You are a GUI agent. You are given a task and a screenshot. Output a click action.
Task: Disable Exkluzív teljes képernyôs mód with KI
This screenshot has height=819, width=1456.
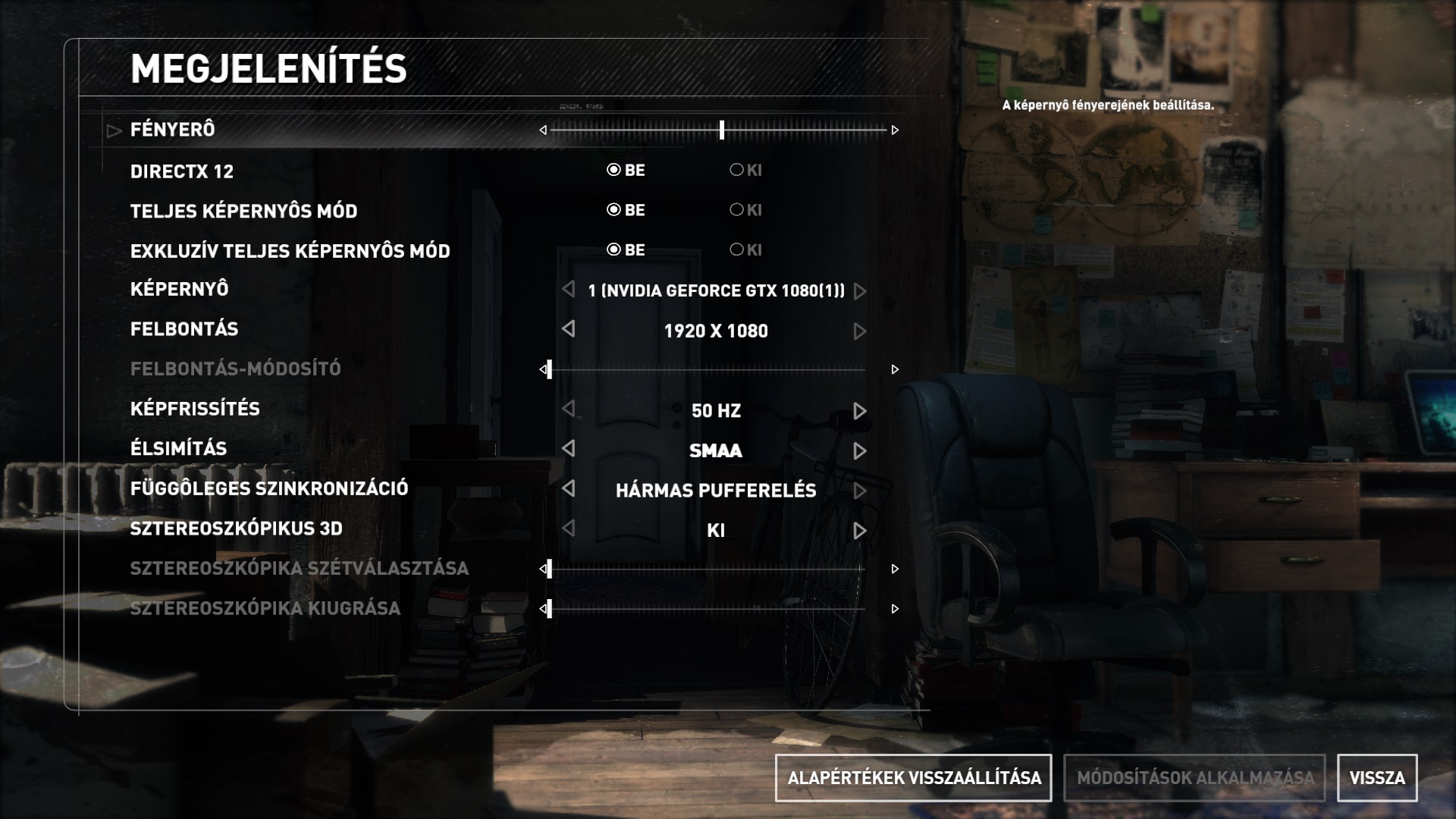736,249
